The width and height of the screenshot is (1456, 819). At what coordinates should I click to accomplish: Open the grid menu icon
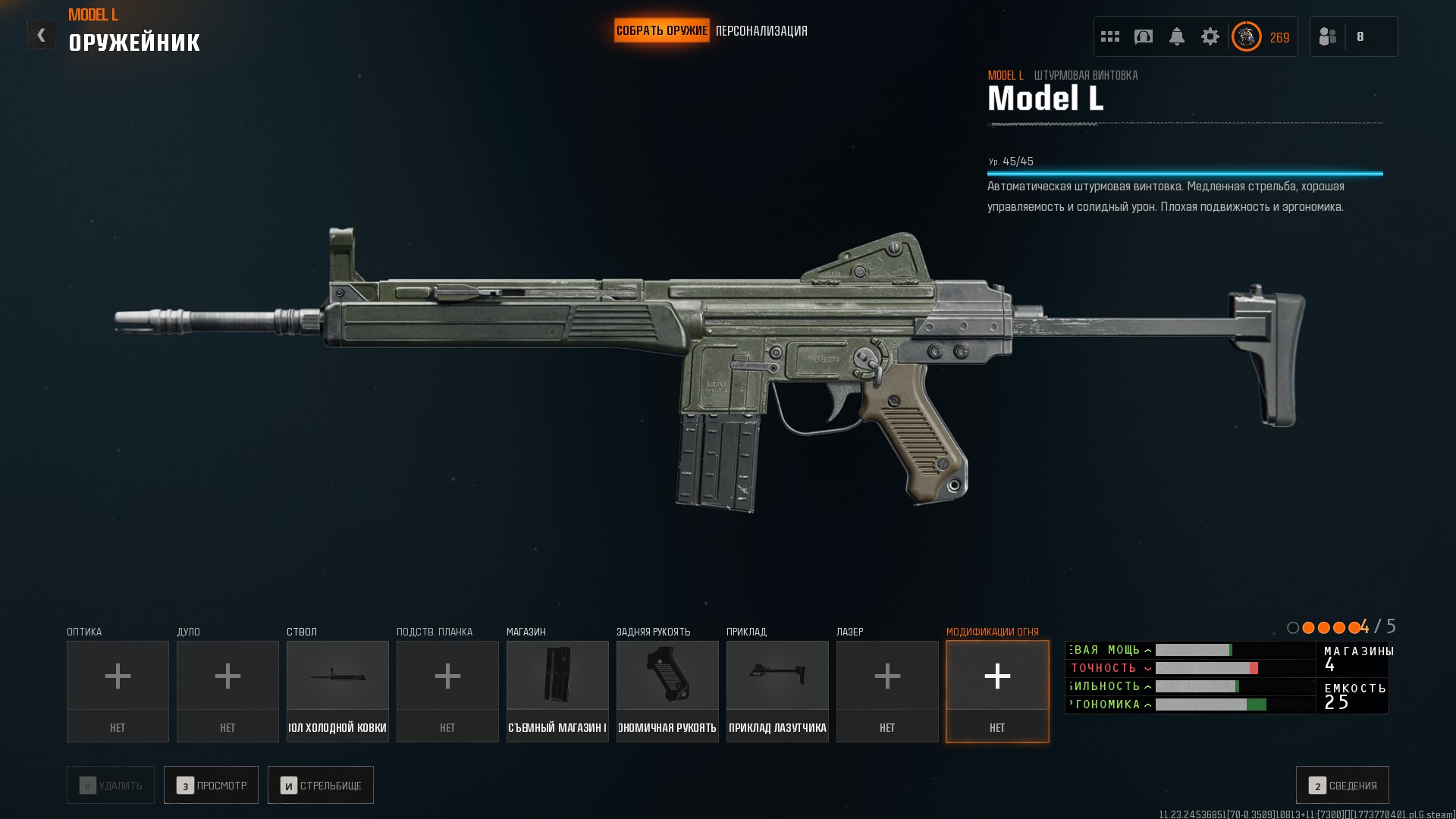pos(1110,36)
